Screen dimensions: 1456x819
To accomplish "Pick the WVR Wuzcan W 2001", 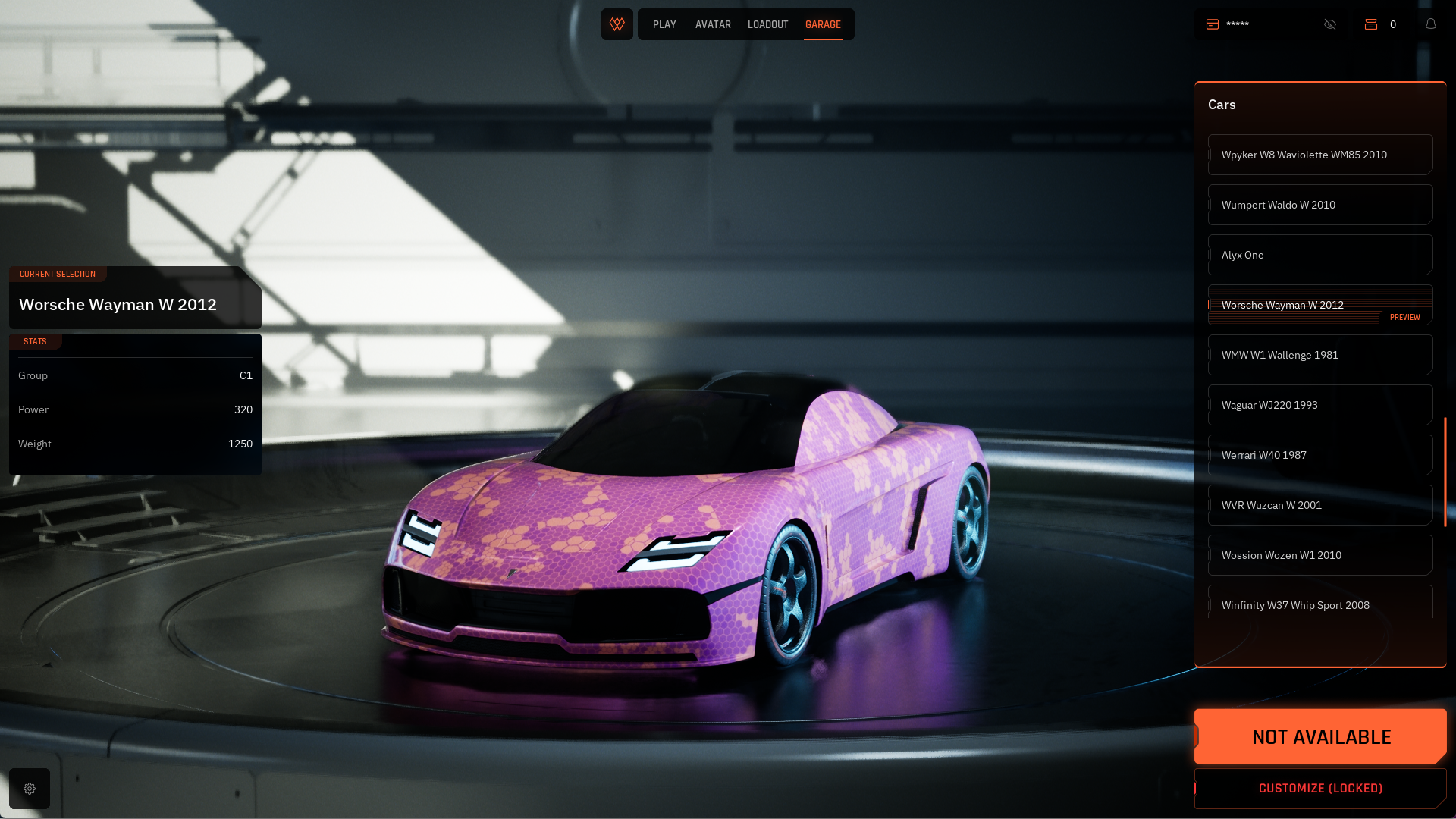I will (x=1319, y=505).
